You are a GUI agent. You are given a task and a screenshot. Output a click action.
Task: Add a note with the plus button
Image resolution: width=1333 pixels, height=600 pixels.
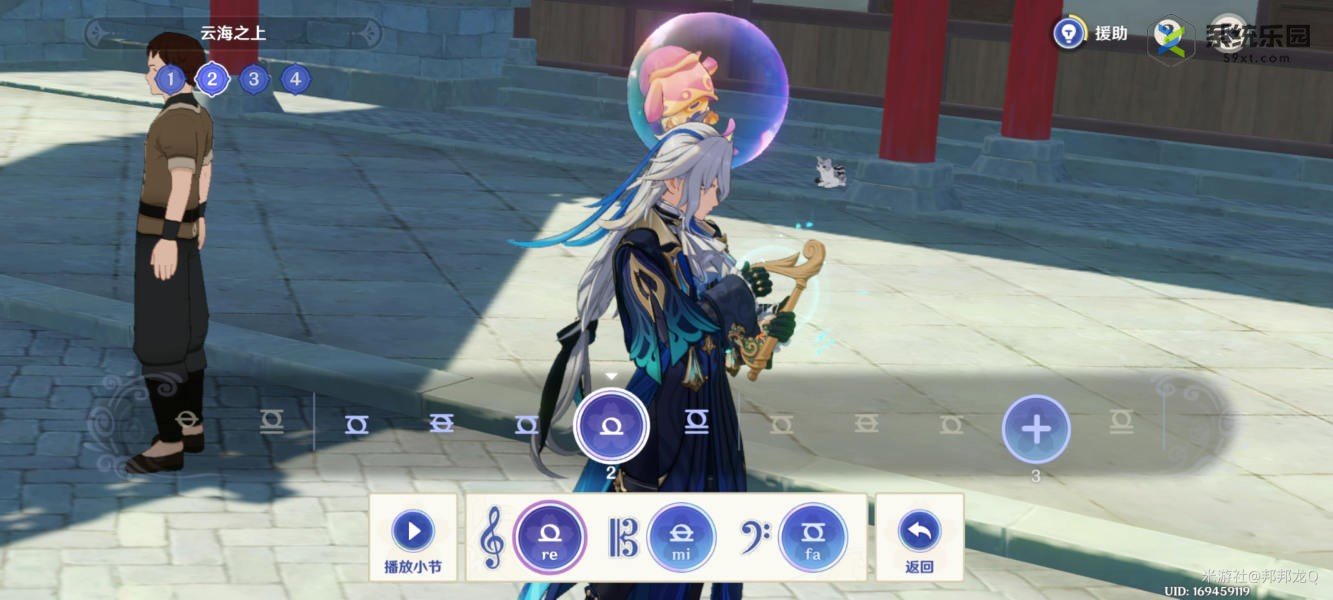[x=1036, y=430]
